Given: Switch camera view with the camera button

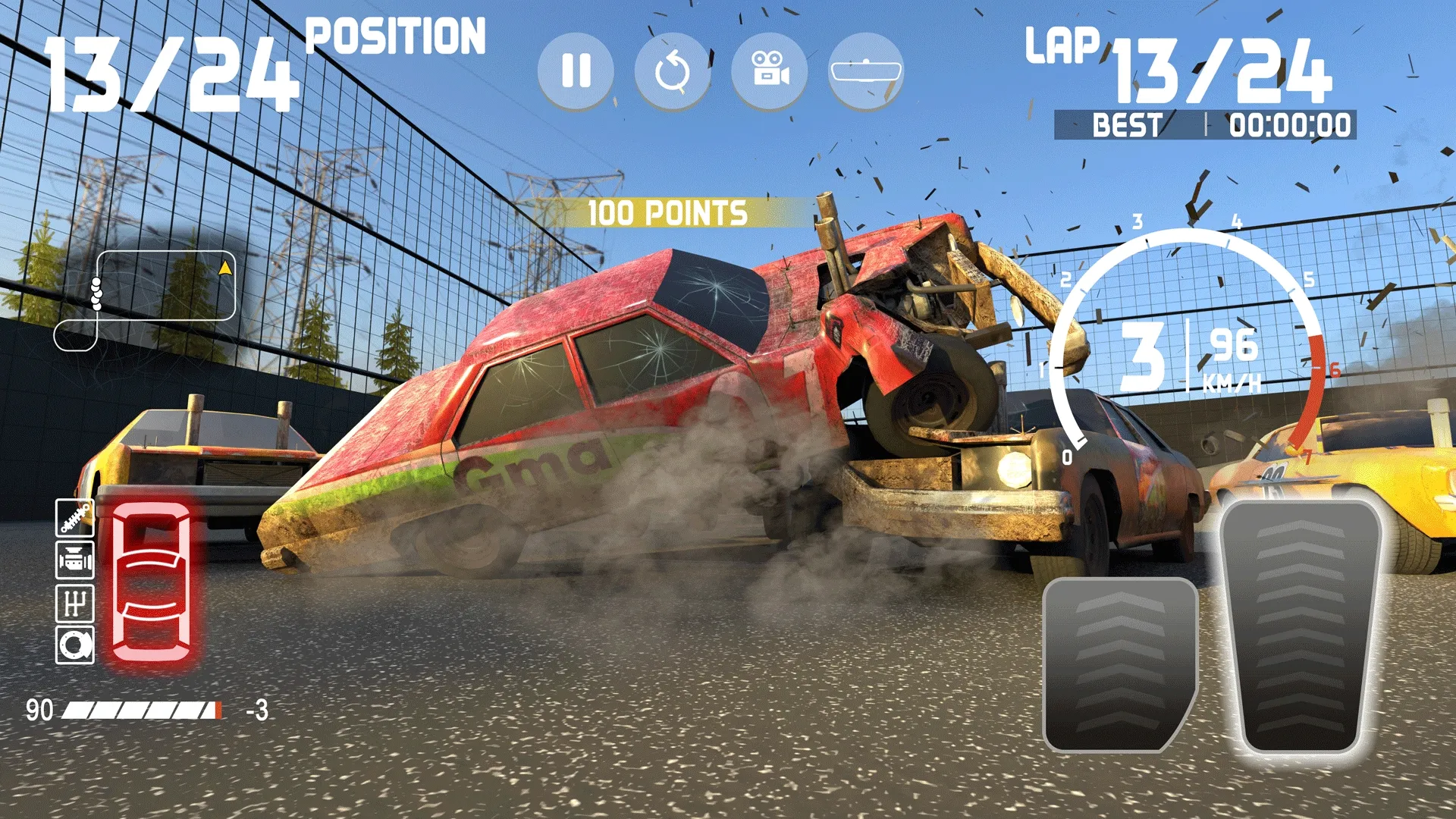Looking at the screenshot, I should pos(769,71).
